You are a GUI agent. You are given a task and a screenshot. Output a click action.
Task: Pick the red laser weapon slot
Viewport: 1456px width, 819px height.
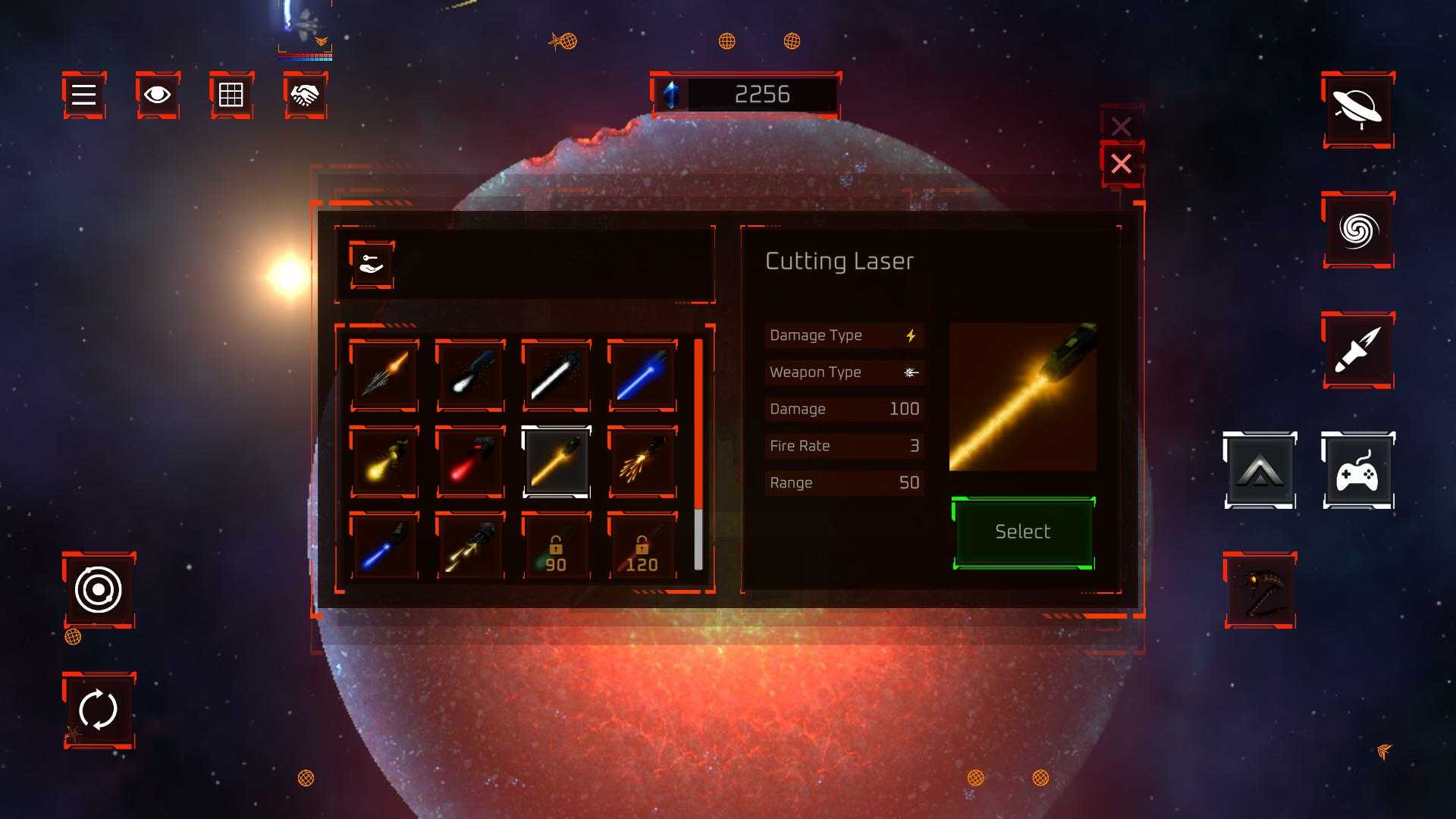[x=470, y=461]
